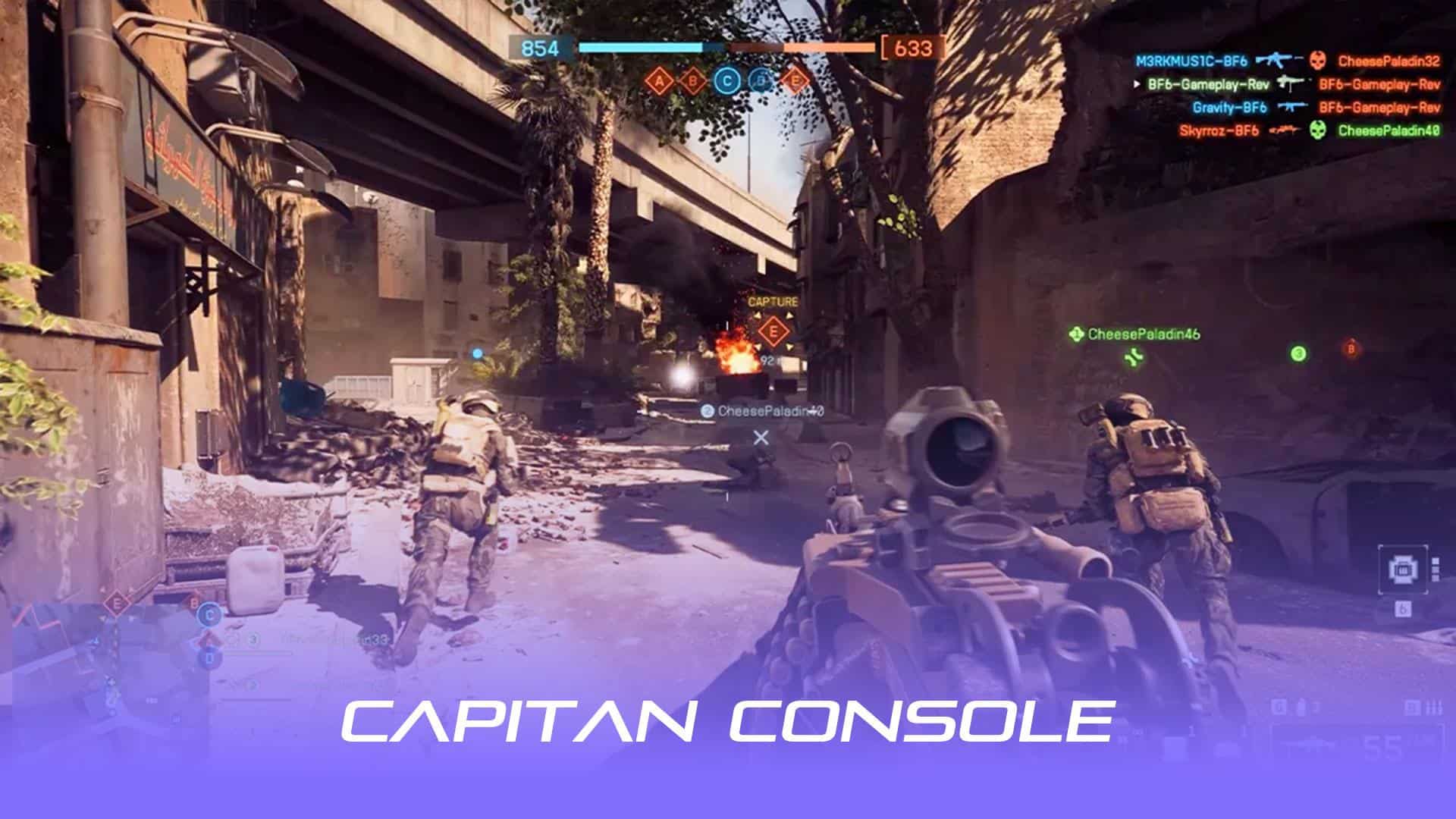Click the Capture E objective marker
The height and width of the screenshot is (819, 1456).
pos(773,331)
